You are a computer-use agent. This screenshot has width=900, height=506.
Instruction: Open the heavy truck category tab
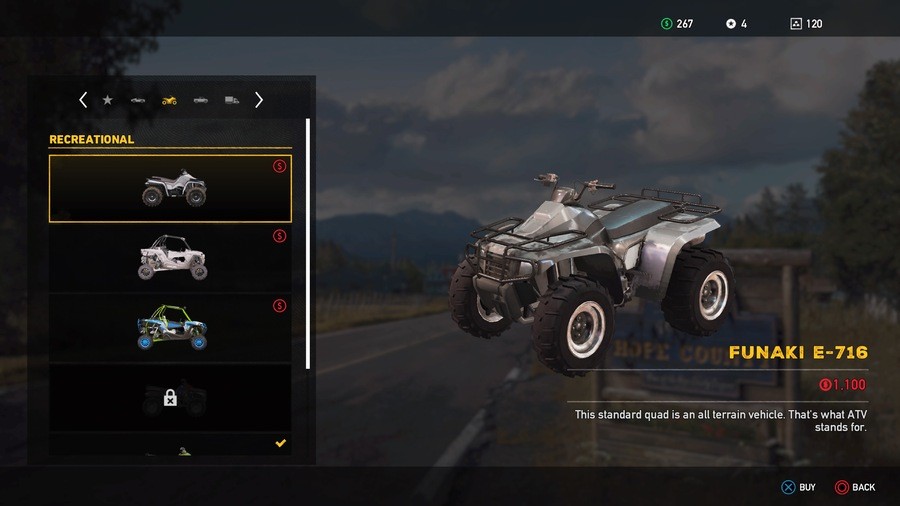(x=232, y=100)
